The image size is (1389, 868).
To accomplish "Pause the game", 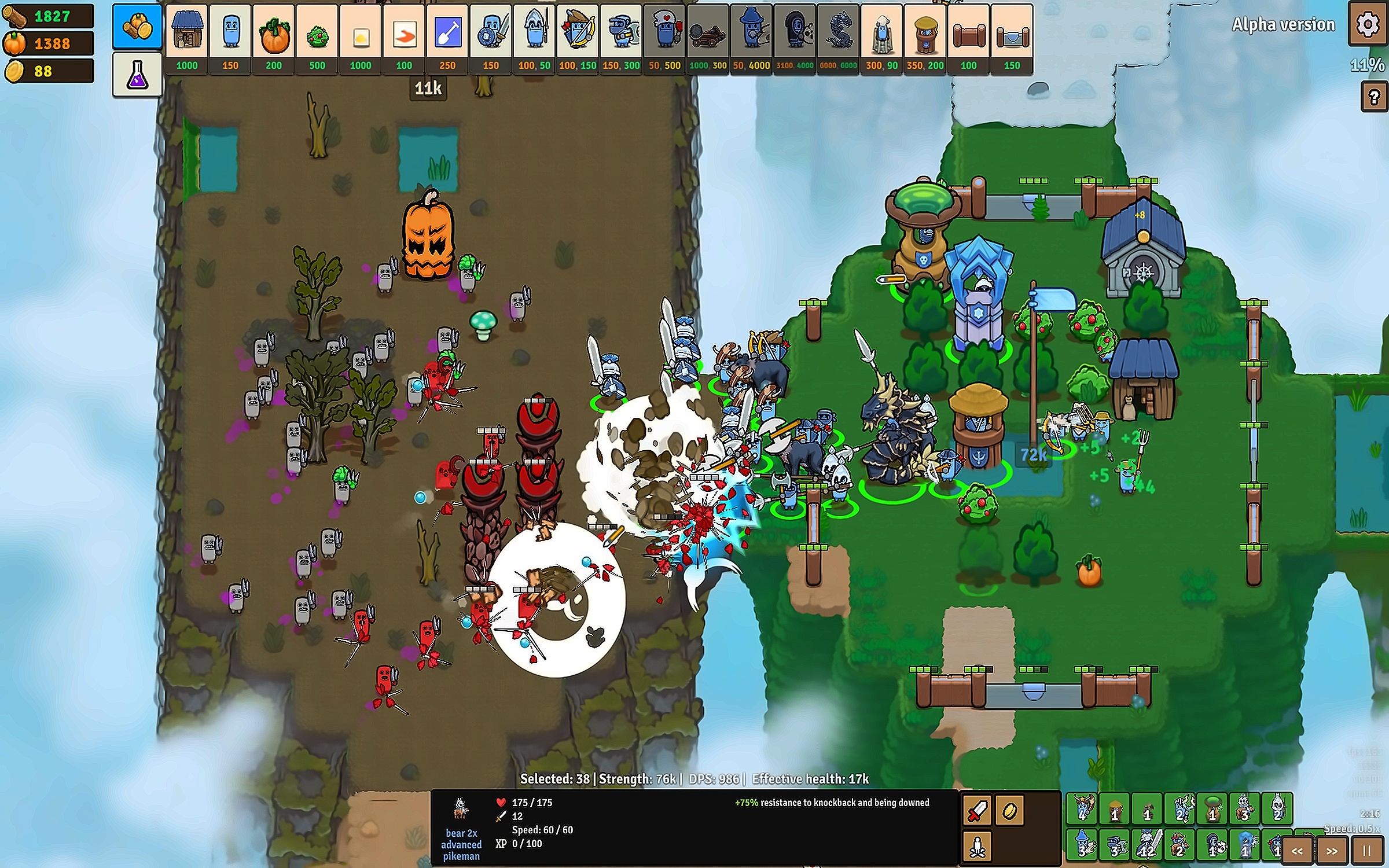I will coord(1366,851).
